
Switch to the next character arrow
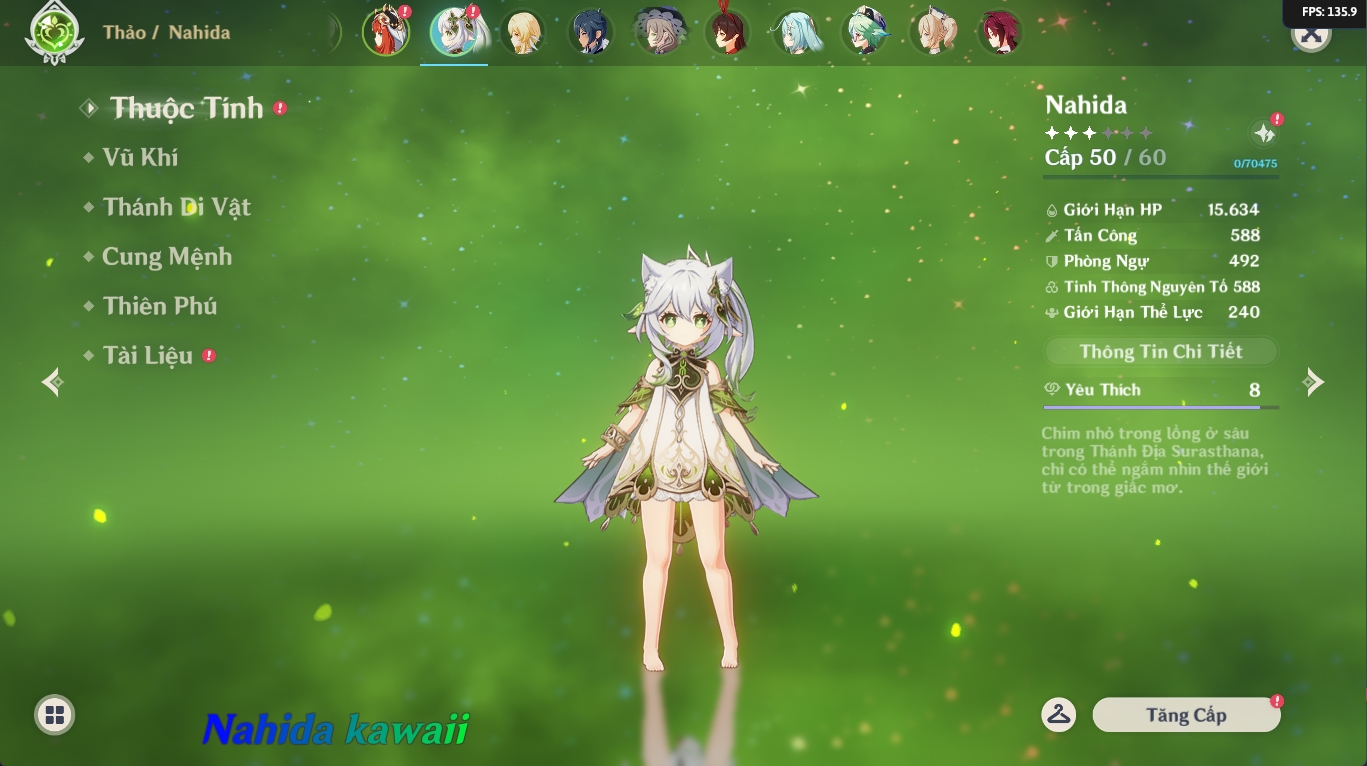click(1313, 381)
